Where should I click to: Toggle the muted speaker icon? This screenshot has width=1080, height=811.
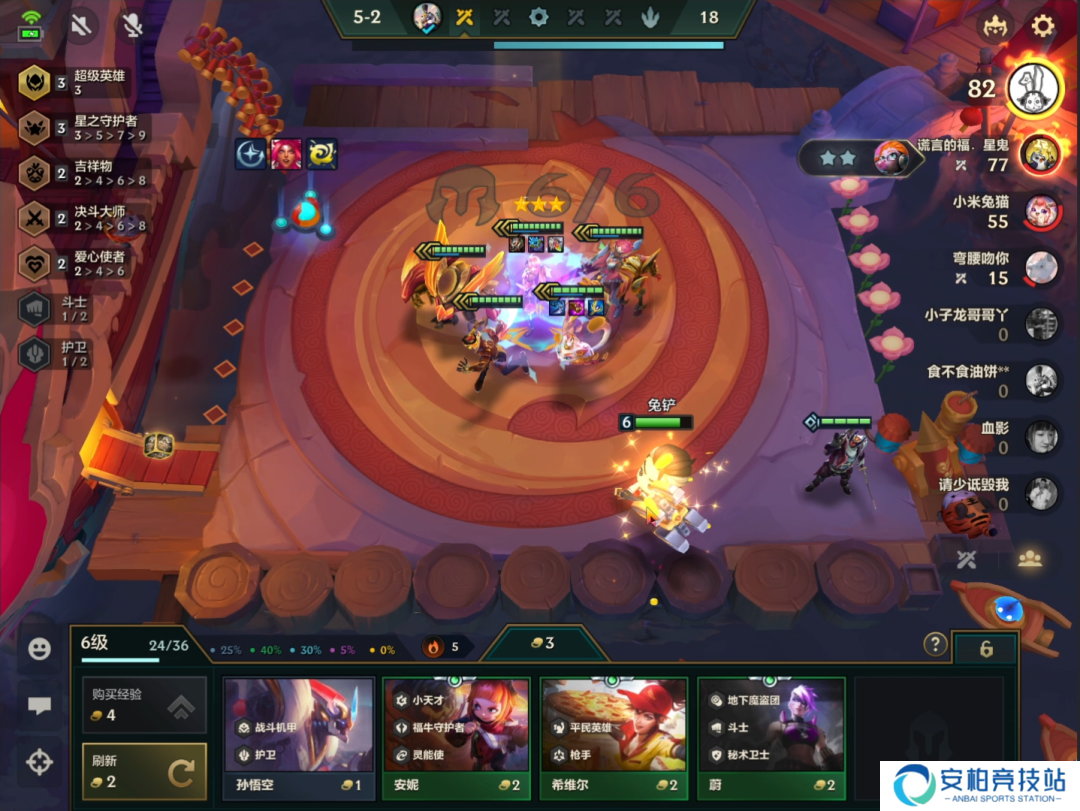click(x=83, y=26)
